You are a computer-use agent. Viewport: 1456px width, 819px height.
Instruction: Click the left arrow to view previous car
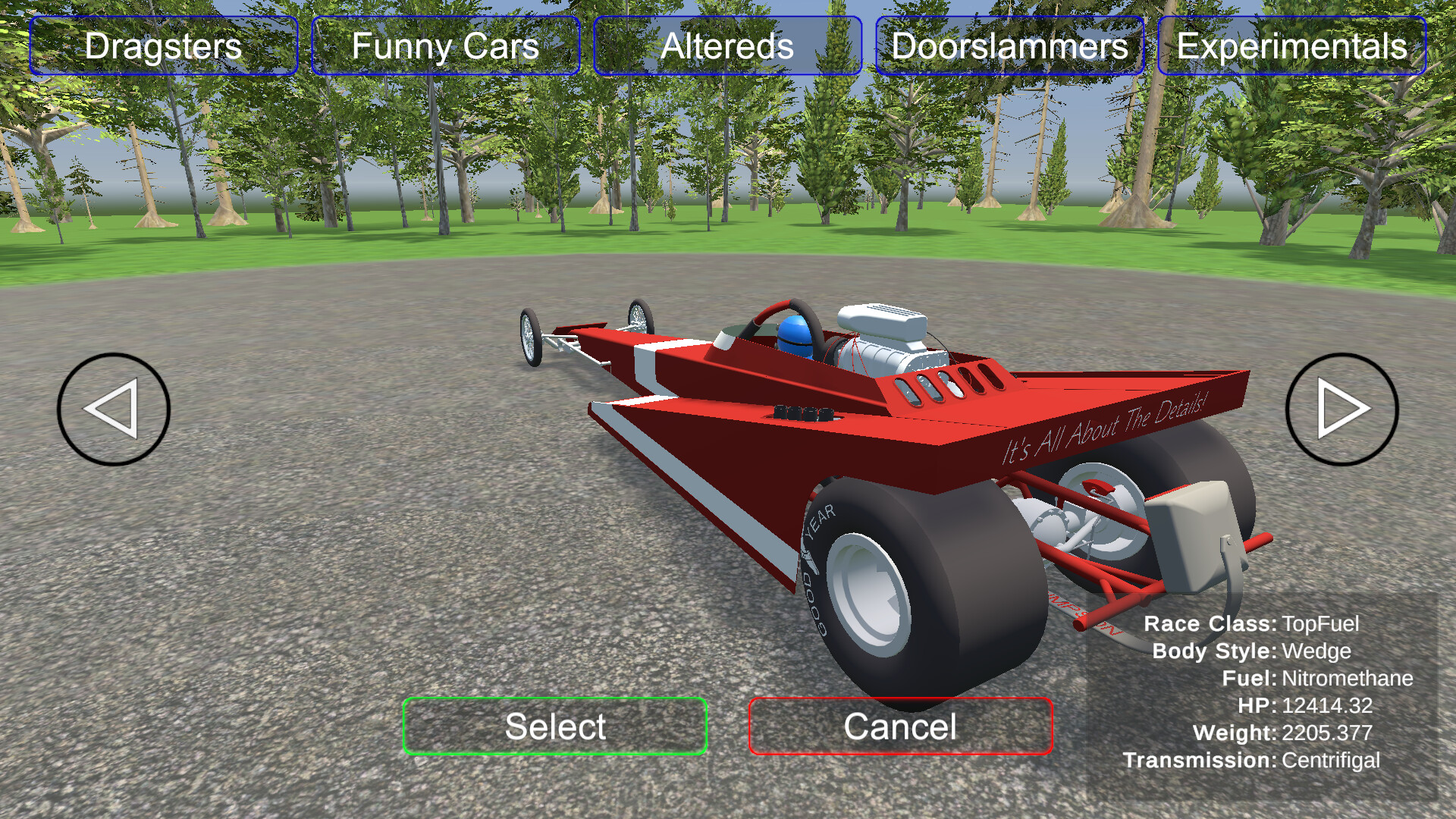click(x=112, y=408)
